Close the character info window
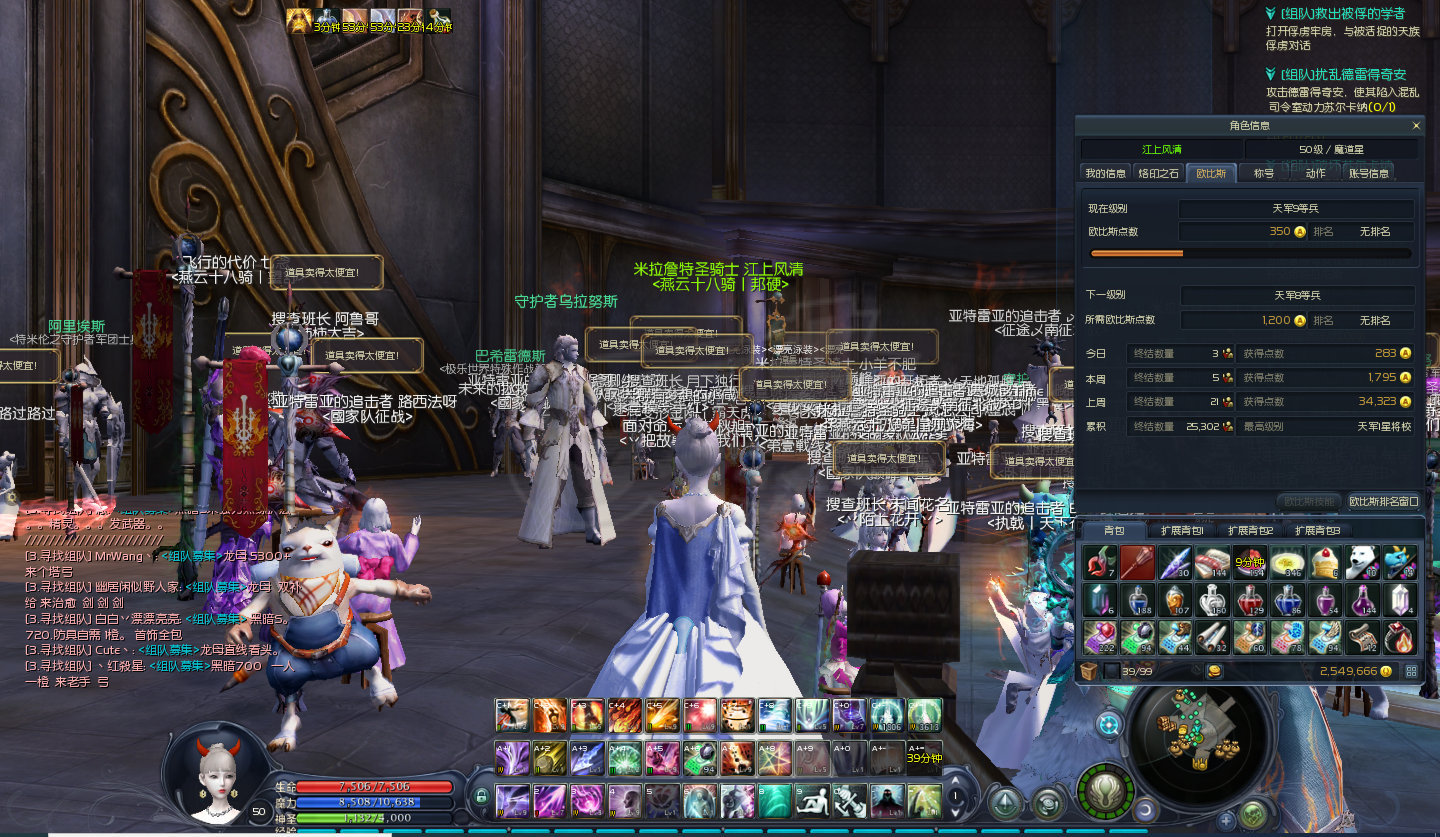Image resolution: width=1440 pixels, height=837 pixels. coord(1415,126)
